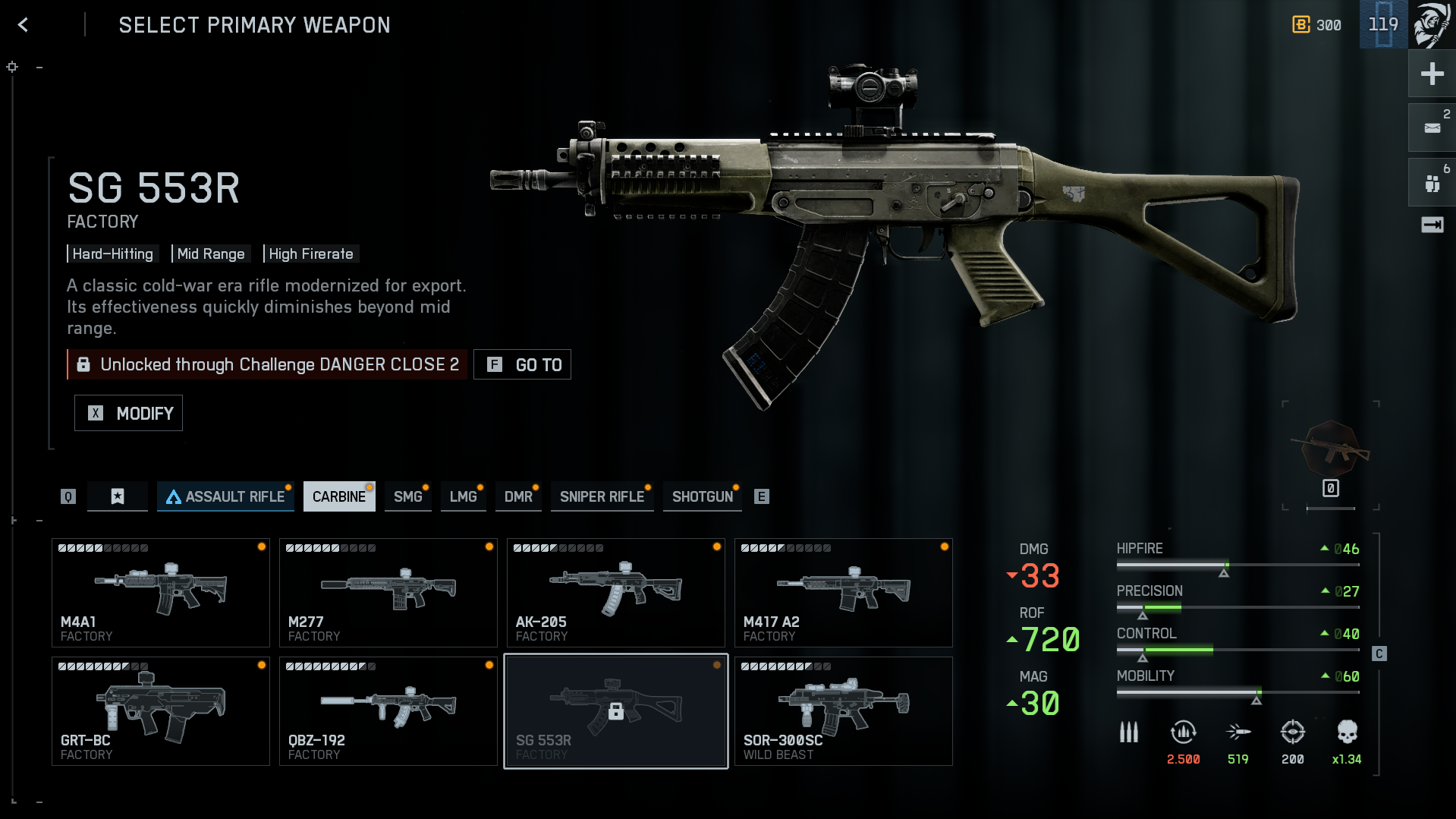Select the M417 A2 Factory tile
Viewport: 1456px width, 819px height.
(x=843, y=592)
